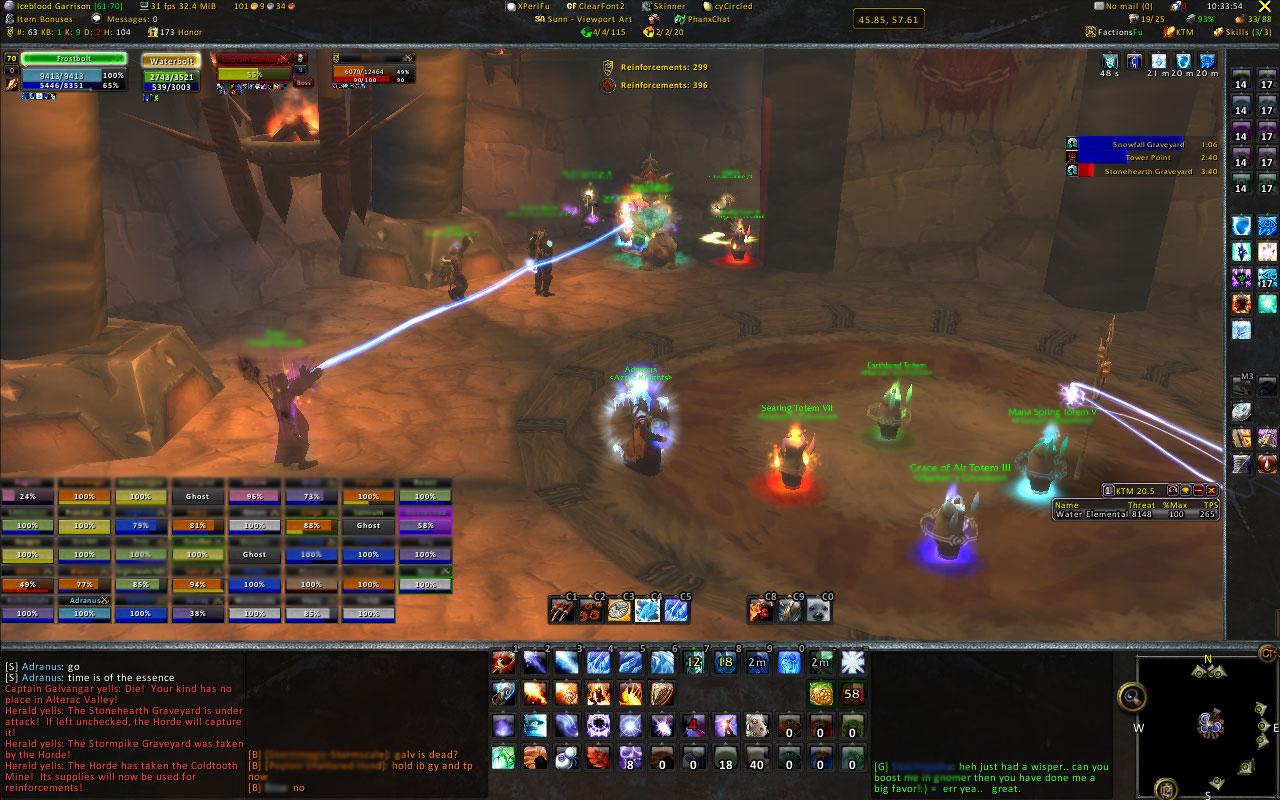Check the No mail indicator
1280x800 pixels.
(x=1125, y=6)
